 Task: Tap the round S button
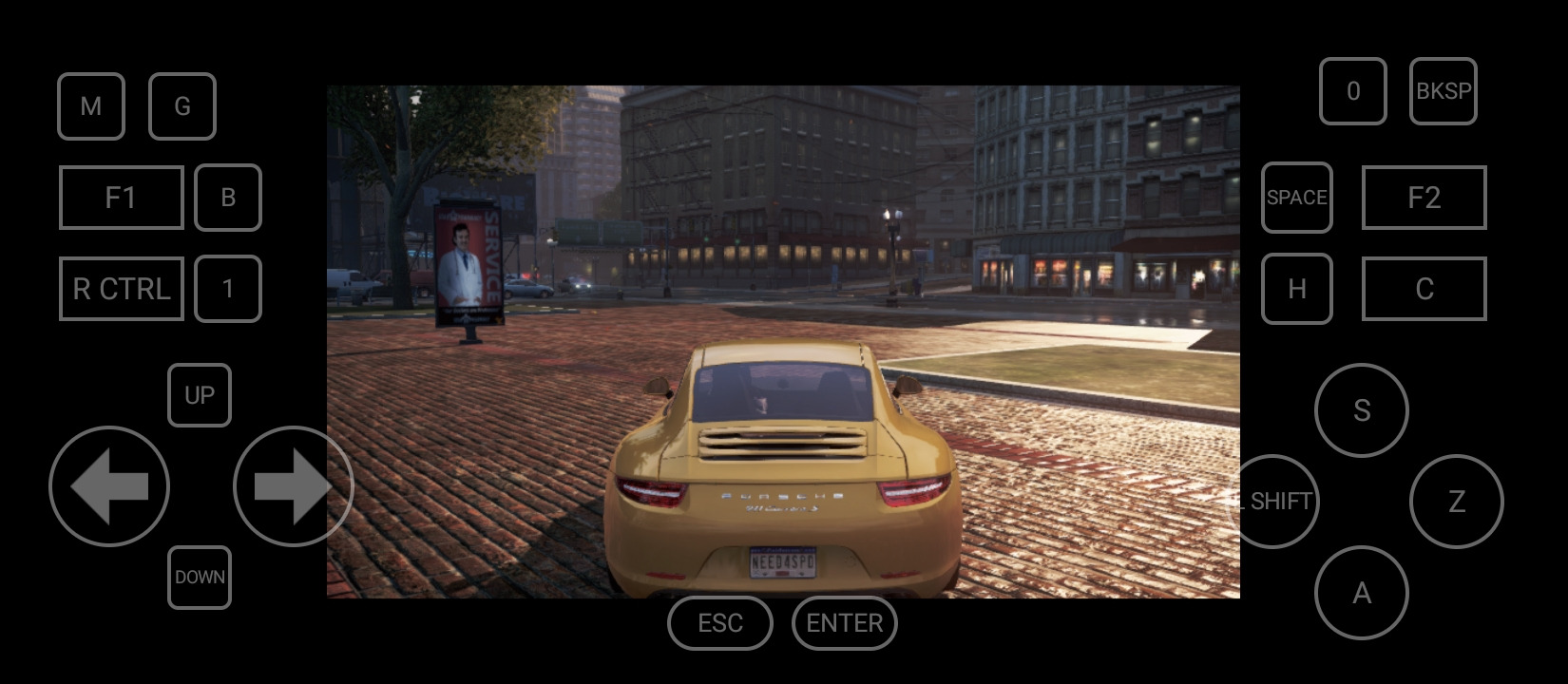point(1362,410)
